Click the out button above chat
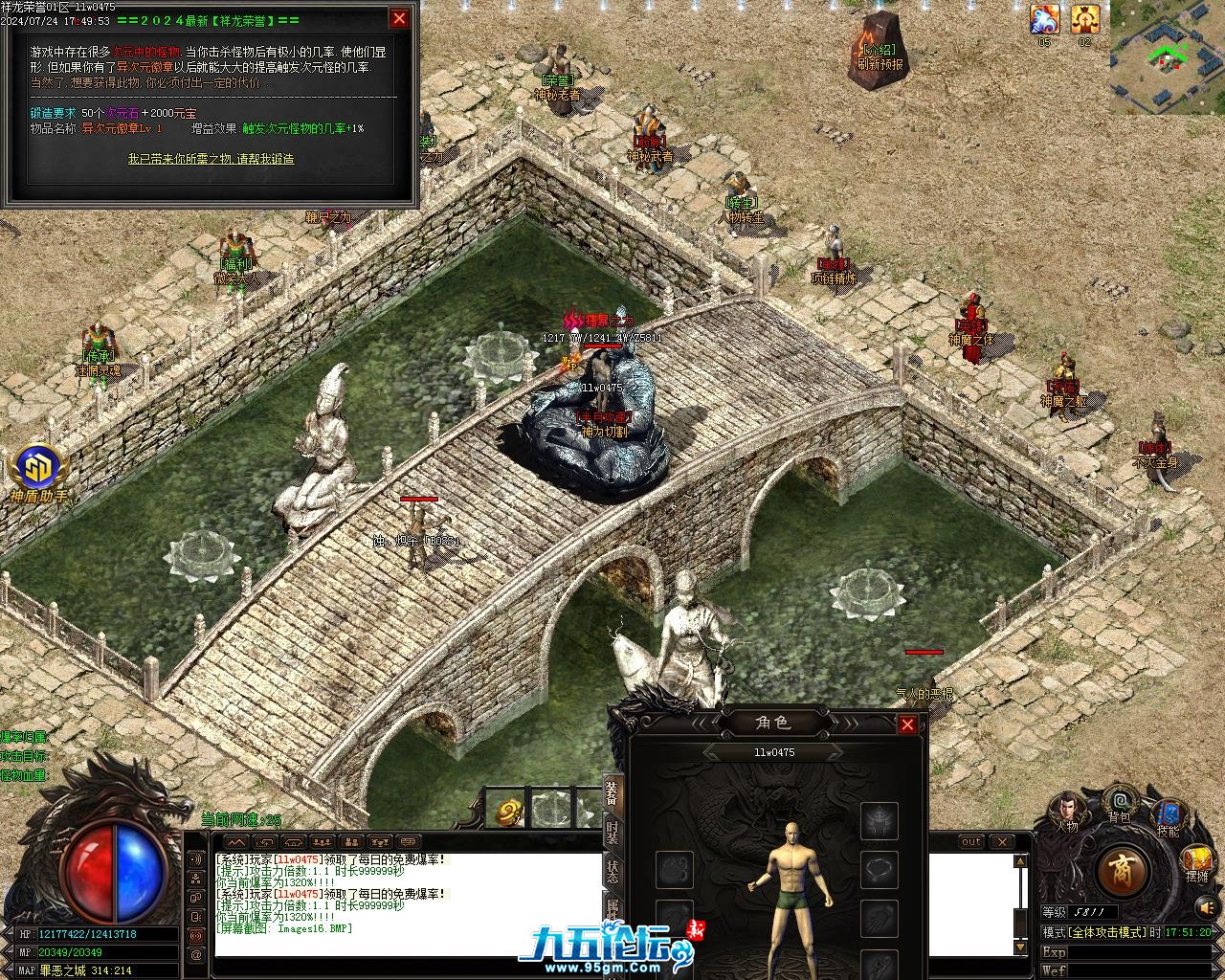The height and width of the screenshot is (980, 1225). [x=970, y=842]
